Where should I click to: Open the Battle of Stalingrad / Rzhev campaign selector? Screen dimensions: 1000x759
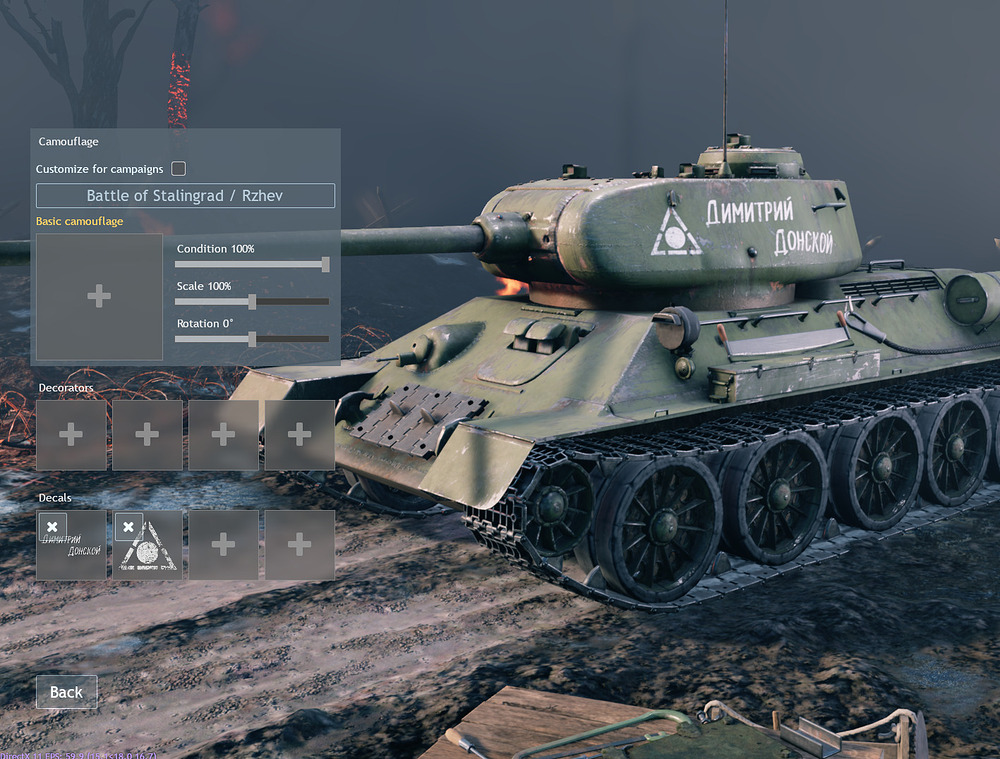[x=185, y=196]
